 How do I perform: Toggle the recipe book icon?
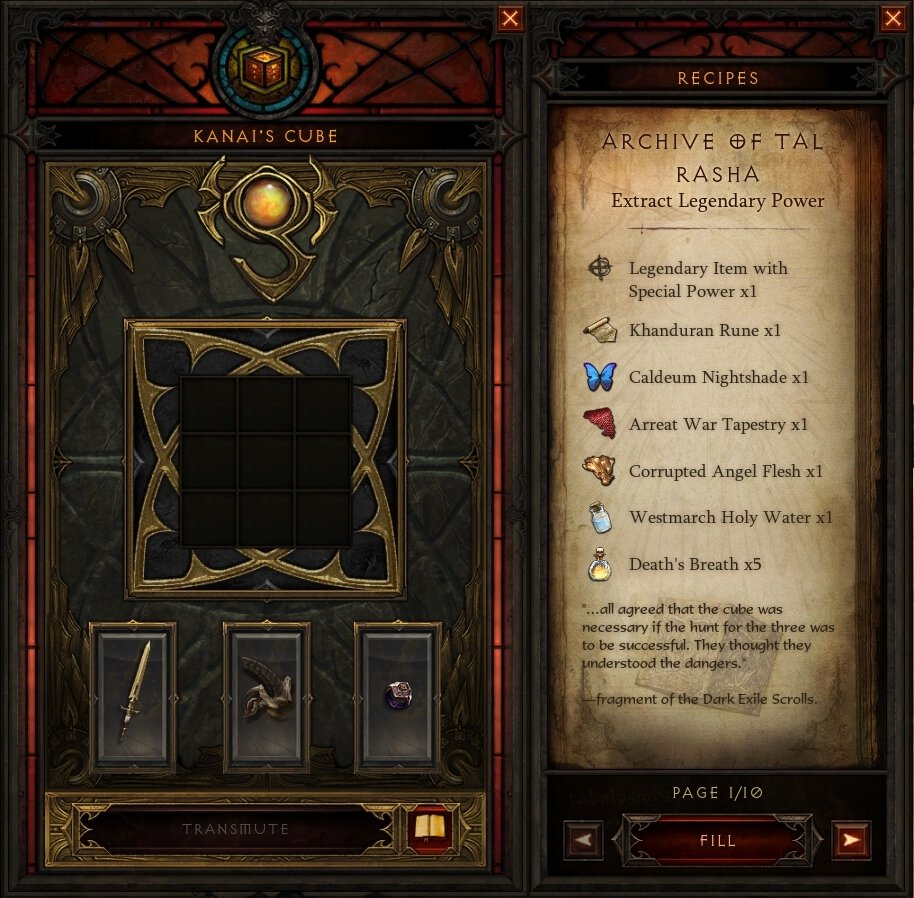click(x=433, y=829)
